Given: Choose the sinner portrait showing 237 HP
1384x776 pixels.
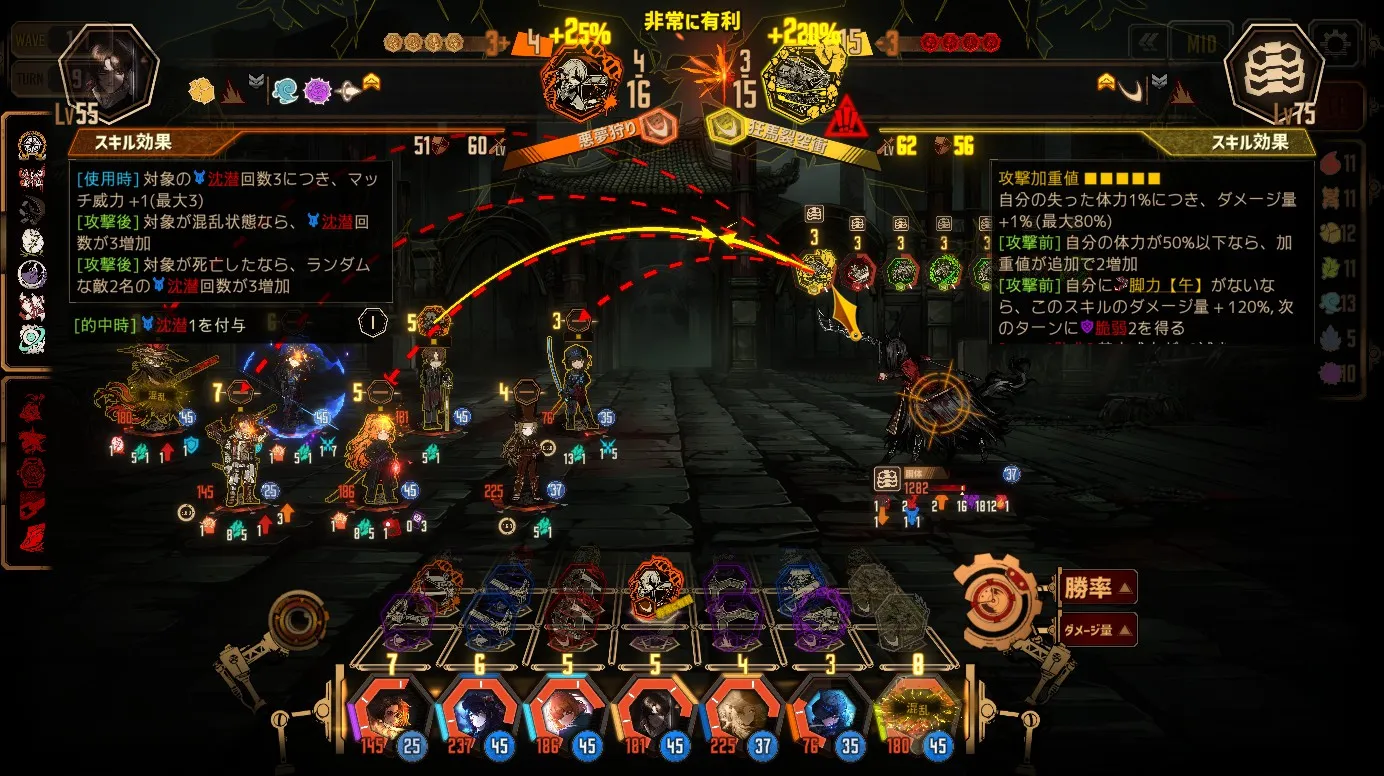Looking at the screenshot, I should point(478,713).
